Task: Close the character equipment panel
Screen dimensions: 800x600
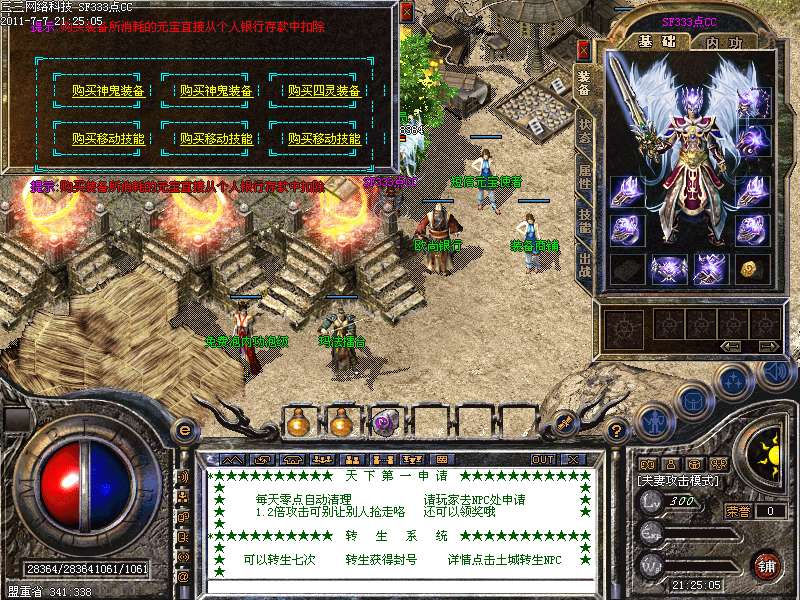Action: coord(584,50)
